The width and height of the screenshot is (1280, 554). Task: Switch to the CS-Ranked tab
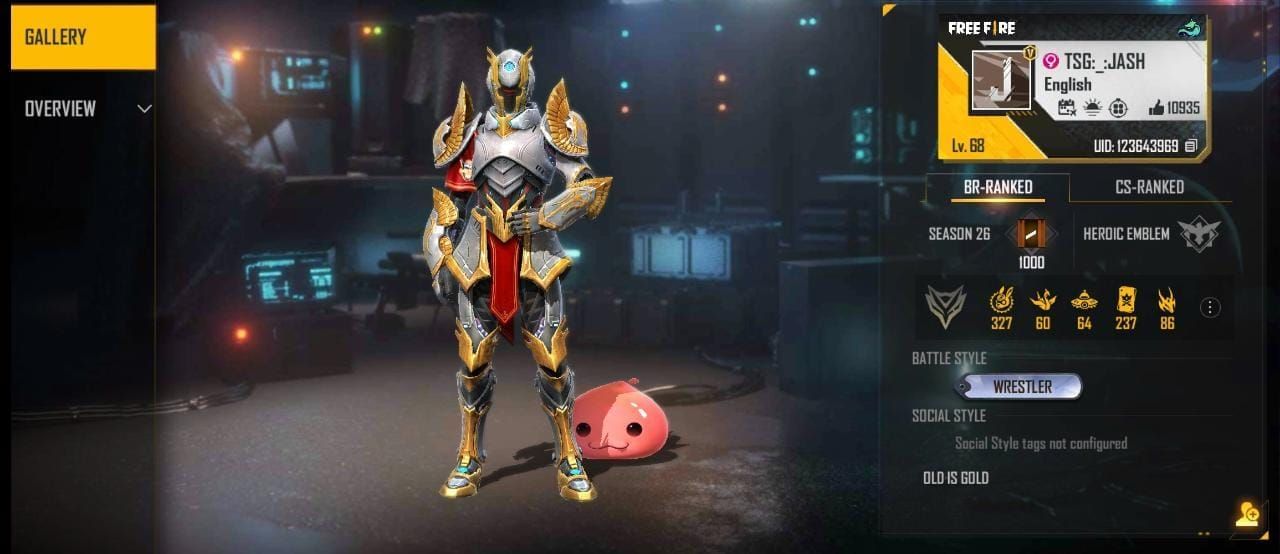point(1149,187)
